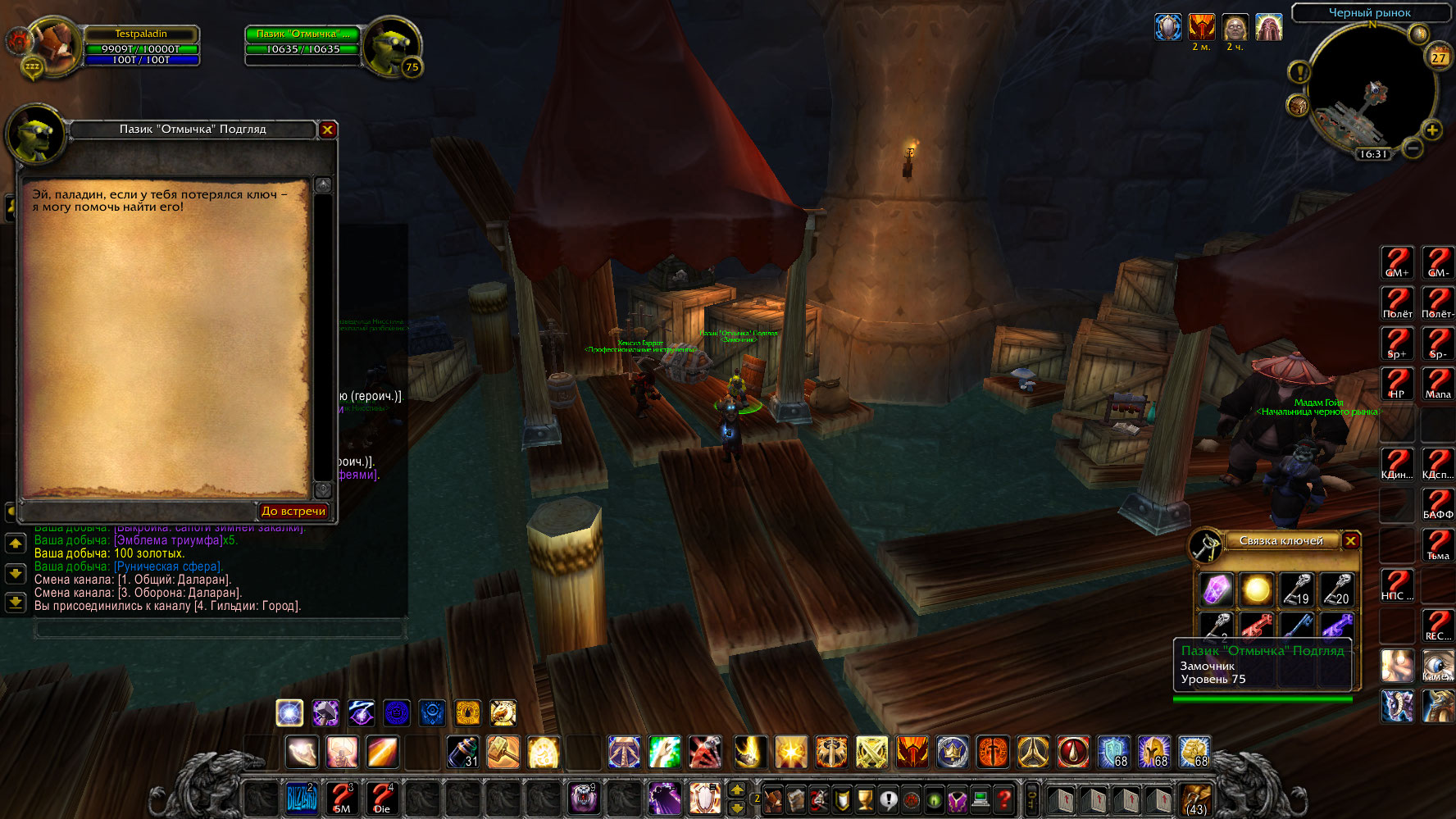Select the skeleton key stack of 20
1456x819 pixels.
(1336, 589)
